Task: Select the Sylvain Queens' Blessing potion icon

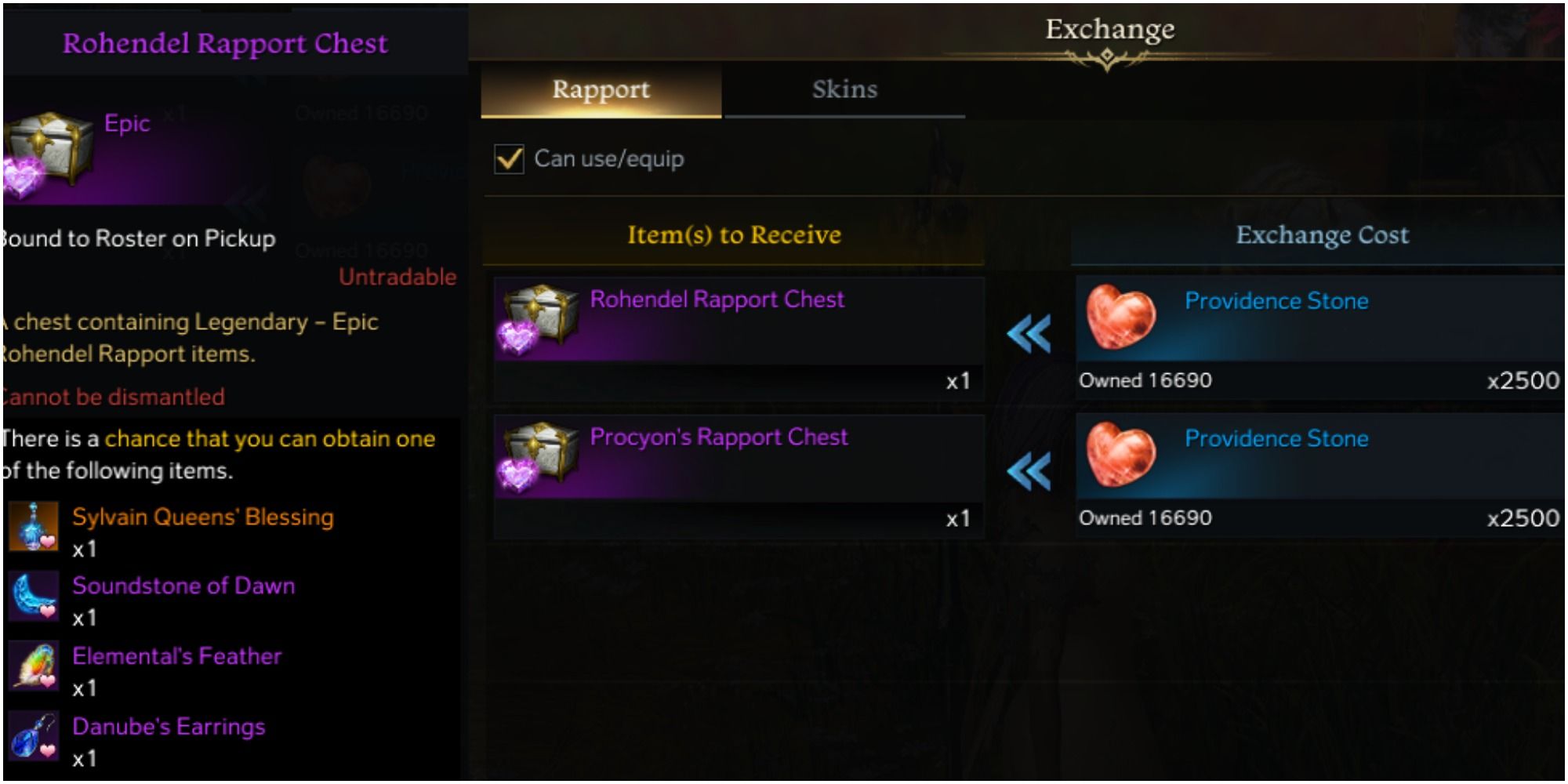Action: tap(35, 524)
